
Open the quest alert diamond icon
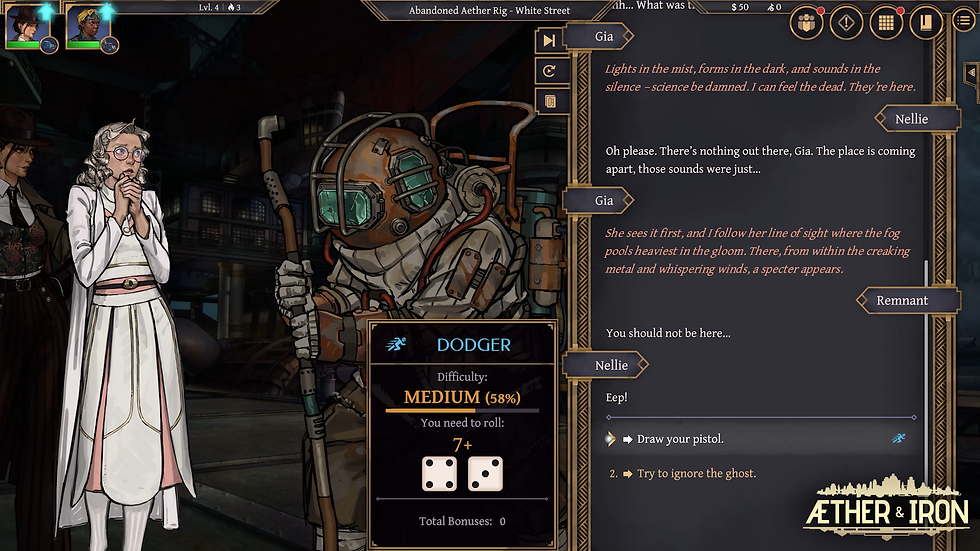pos(847,23)
